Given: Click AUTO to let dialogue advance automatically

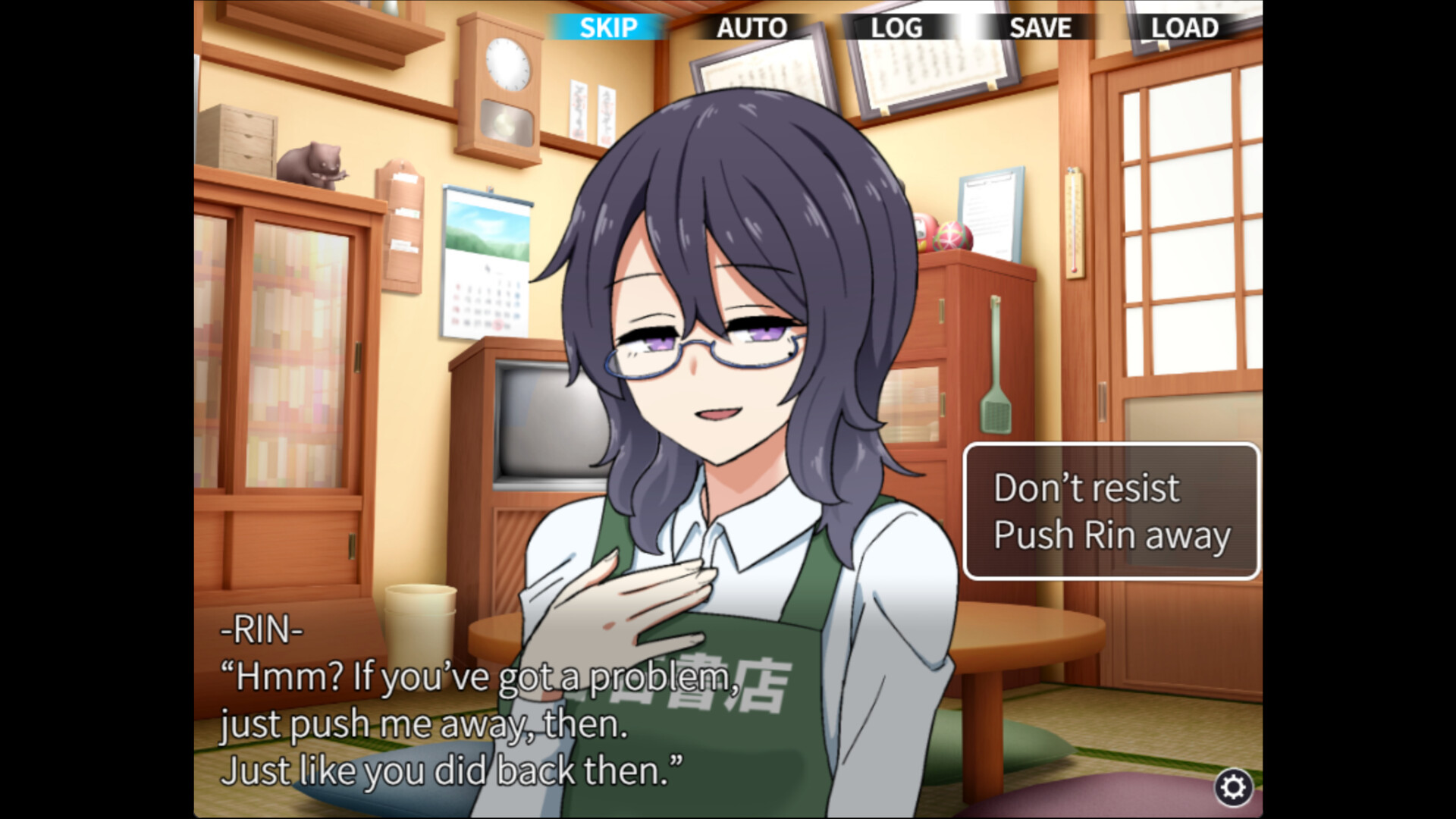Looking at the screenshot, I should point(752,28).
